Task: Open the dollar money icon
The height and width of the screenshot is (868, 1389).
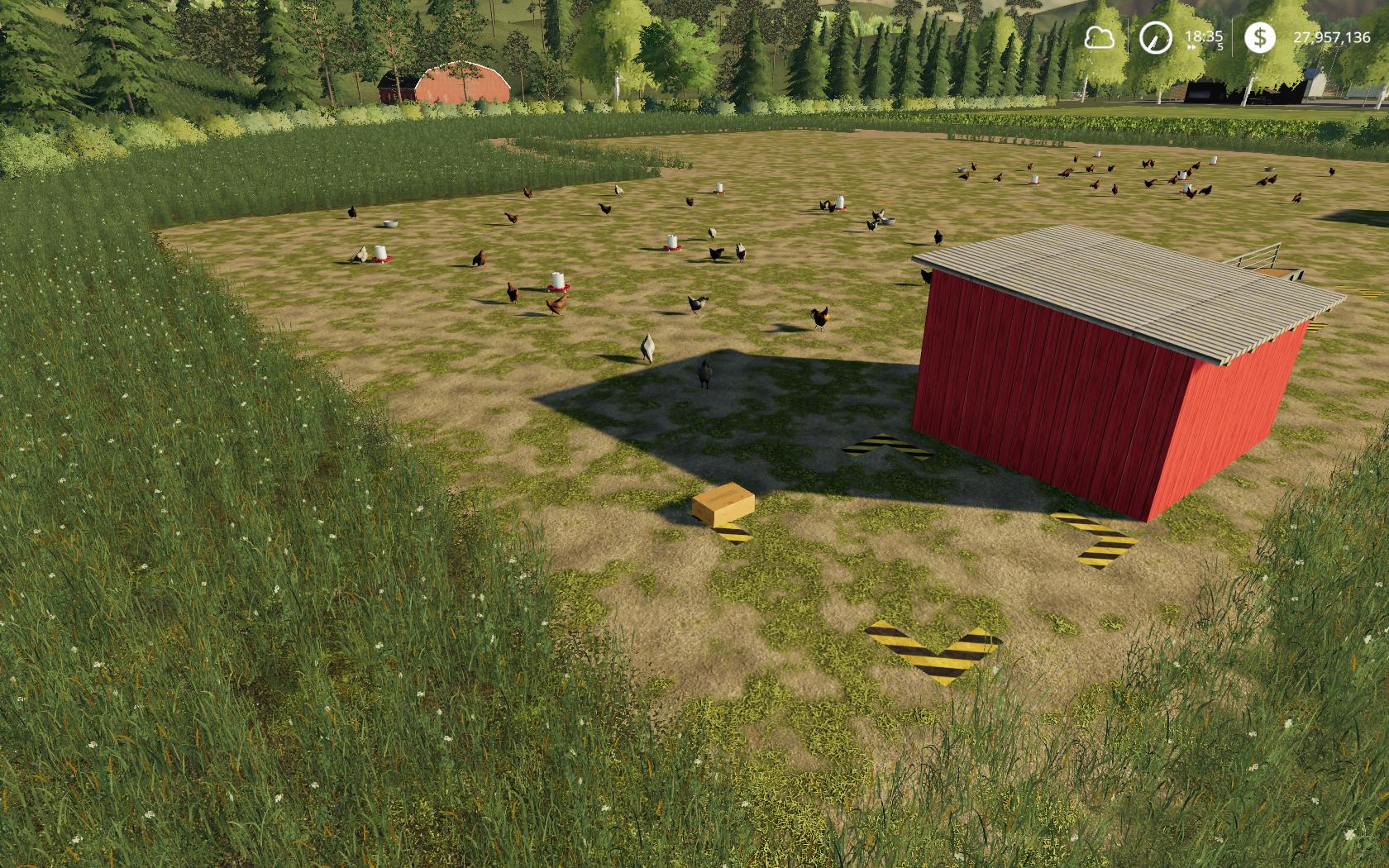Action: (1259, 37)
